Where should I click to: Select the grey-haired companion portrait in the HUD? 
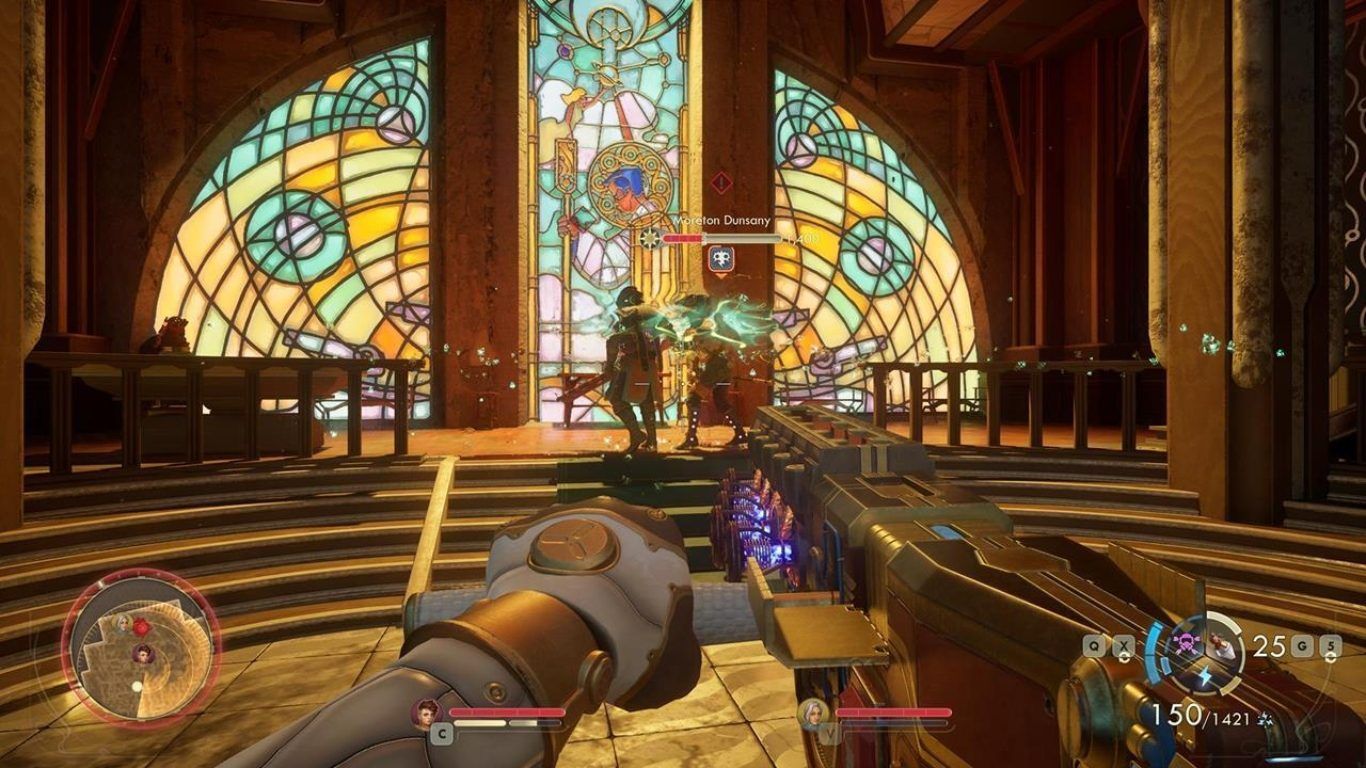812,713
